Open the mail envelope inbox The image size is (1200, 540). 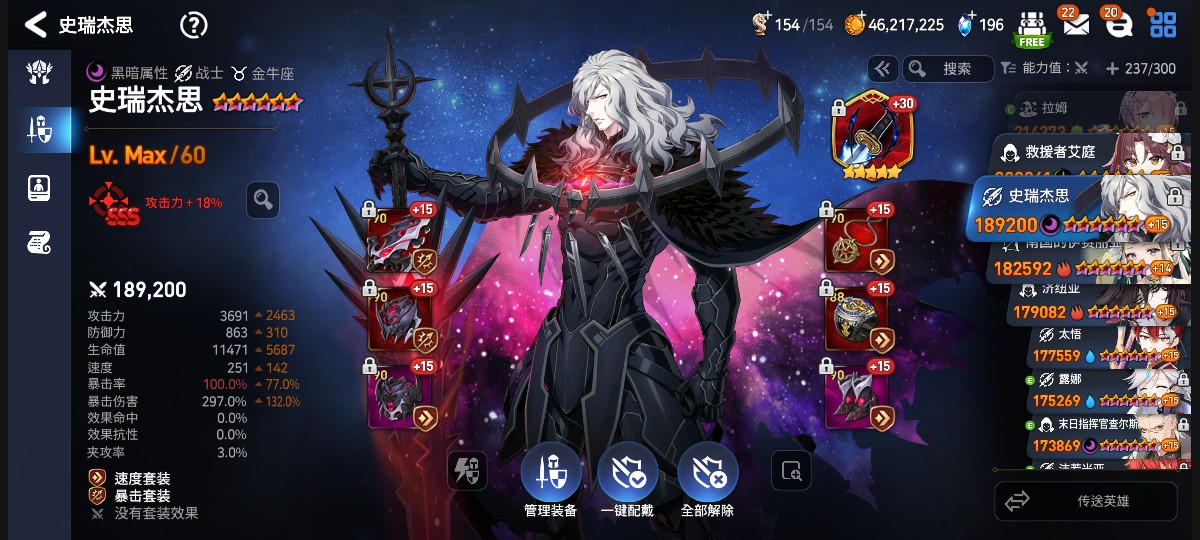pyautogui.click(x=1075, y=25)
